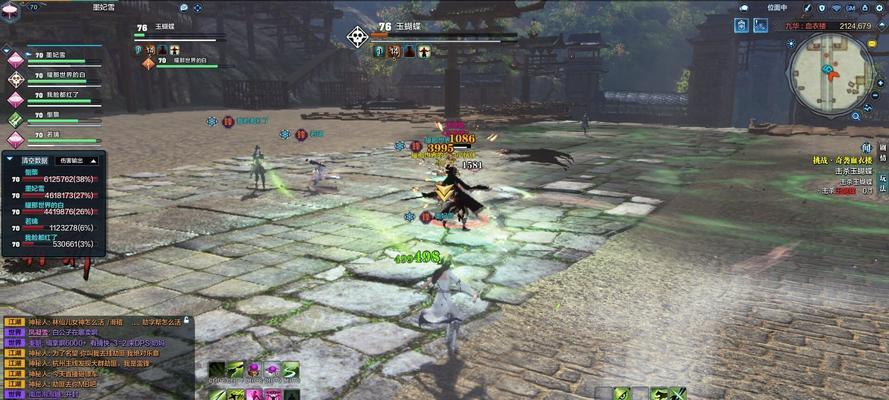This screenshot has width=889, height=400.
Task: Open the circular minimap
Action: [830, 74]
